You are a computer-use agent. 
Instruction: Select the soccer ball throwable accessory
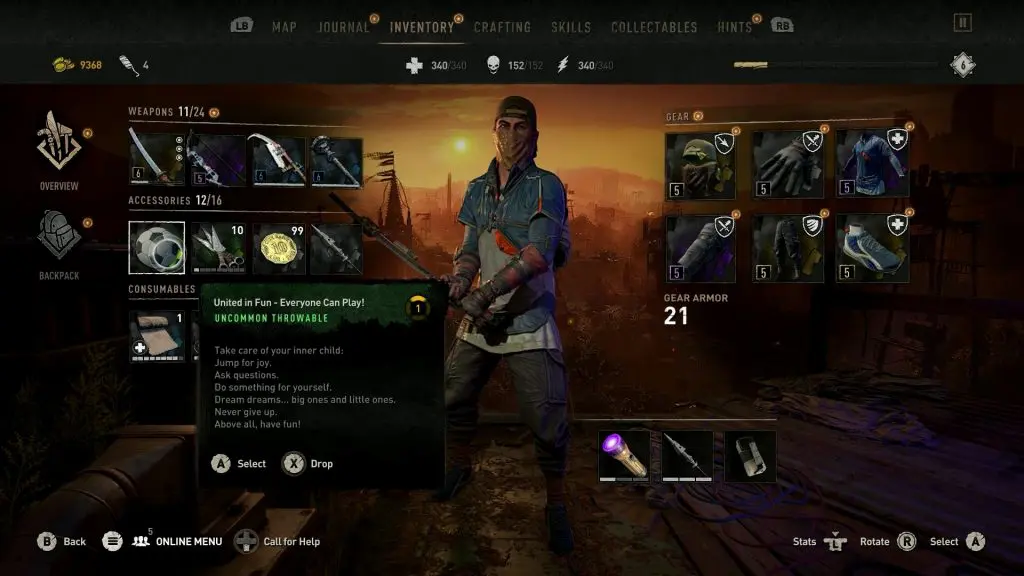pos(157,248)
